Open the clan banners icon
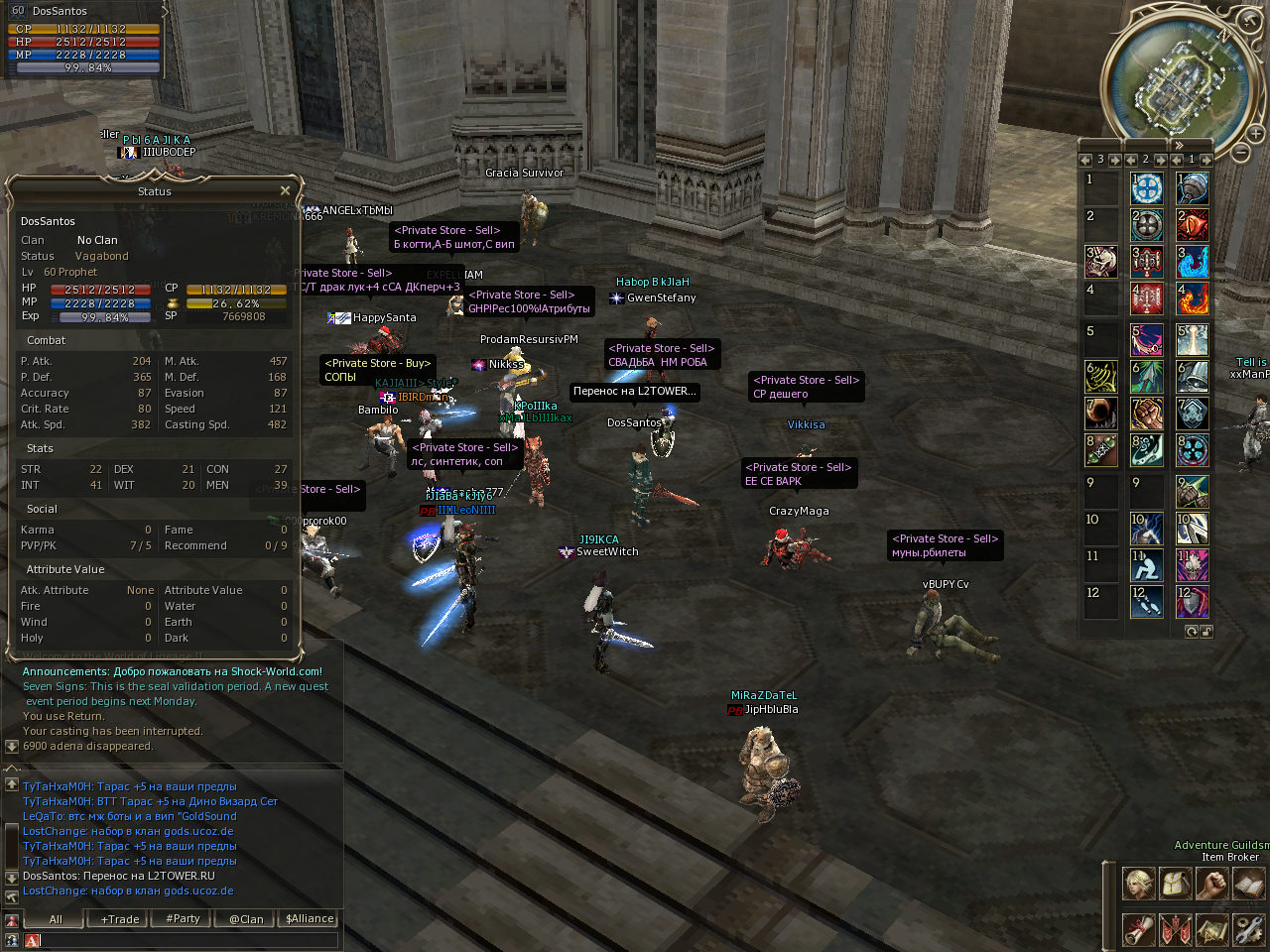The image size is (1270, 952). (x=1175, y=929)
